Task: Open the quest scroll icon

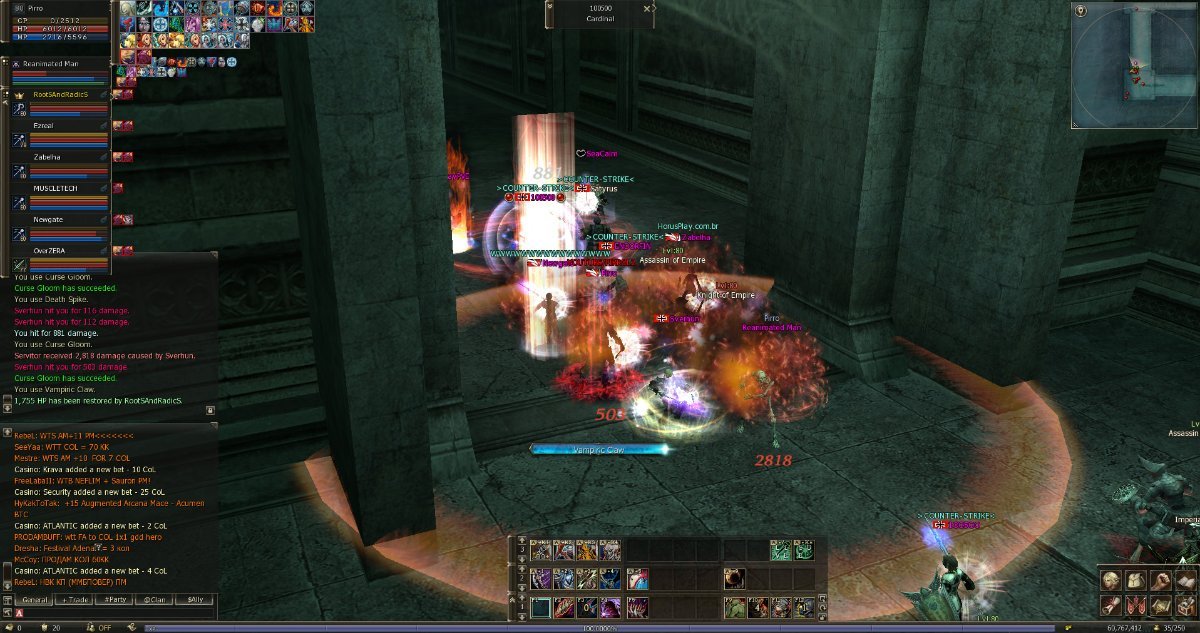Action: pos(1111,604)
